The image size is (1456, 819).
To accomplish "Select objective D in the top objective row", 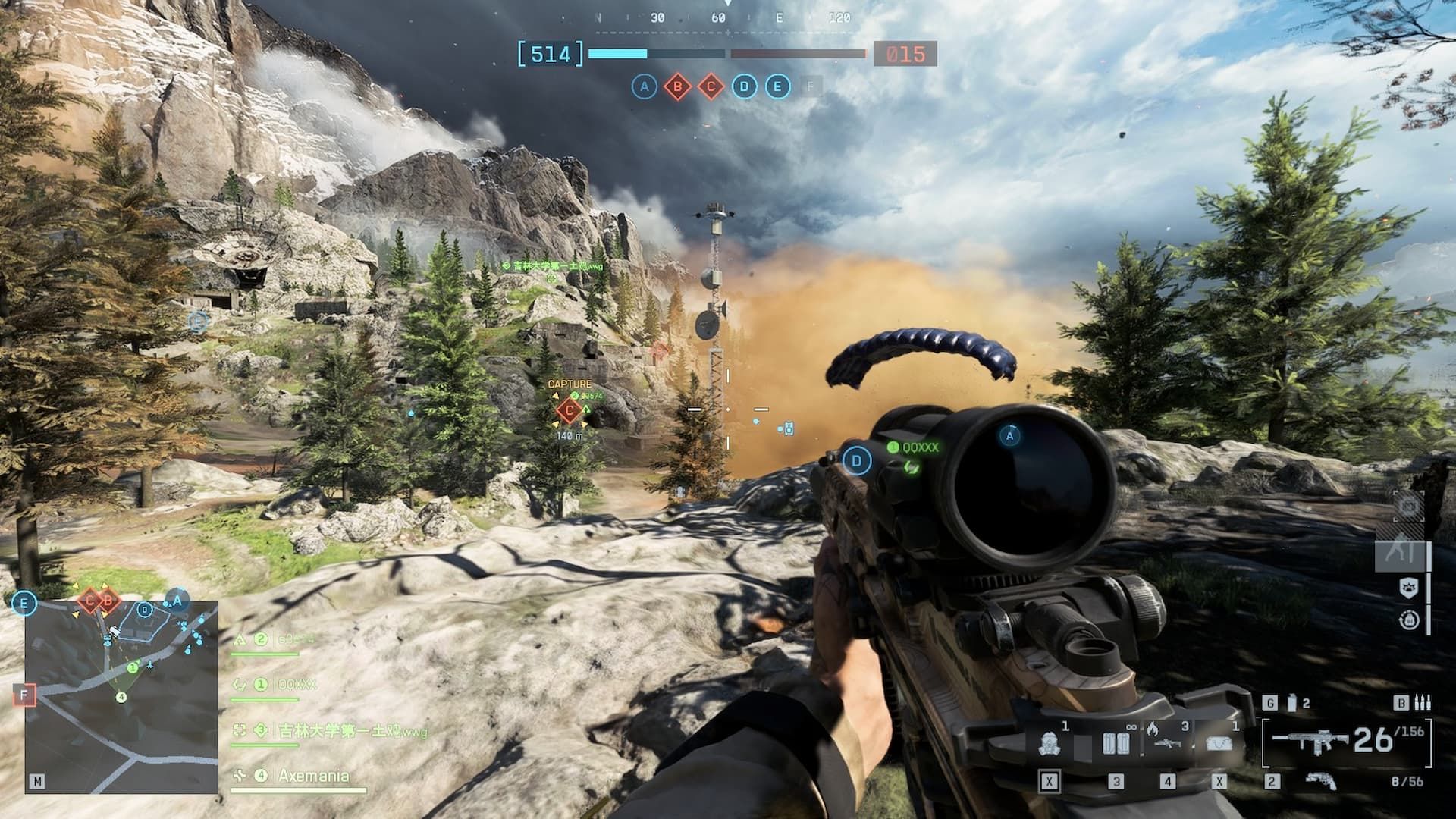I will click(744, 87).
